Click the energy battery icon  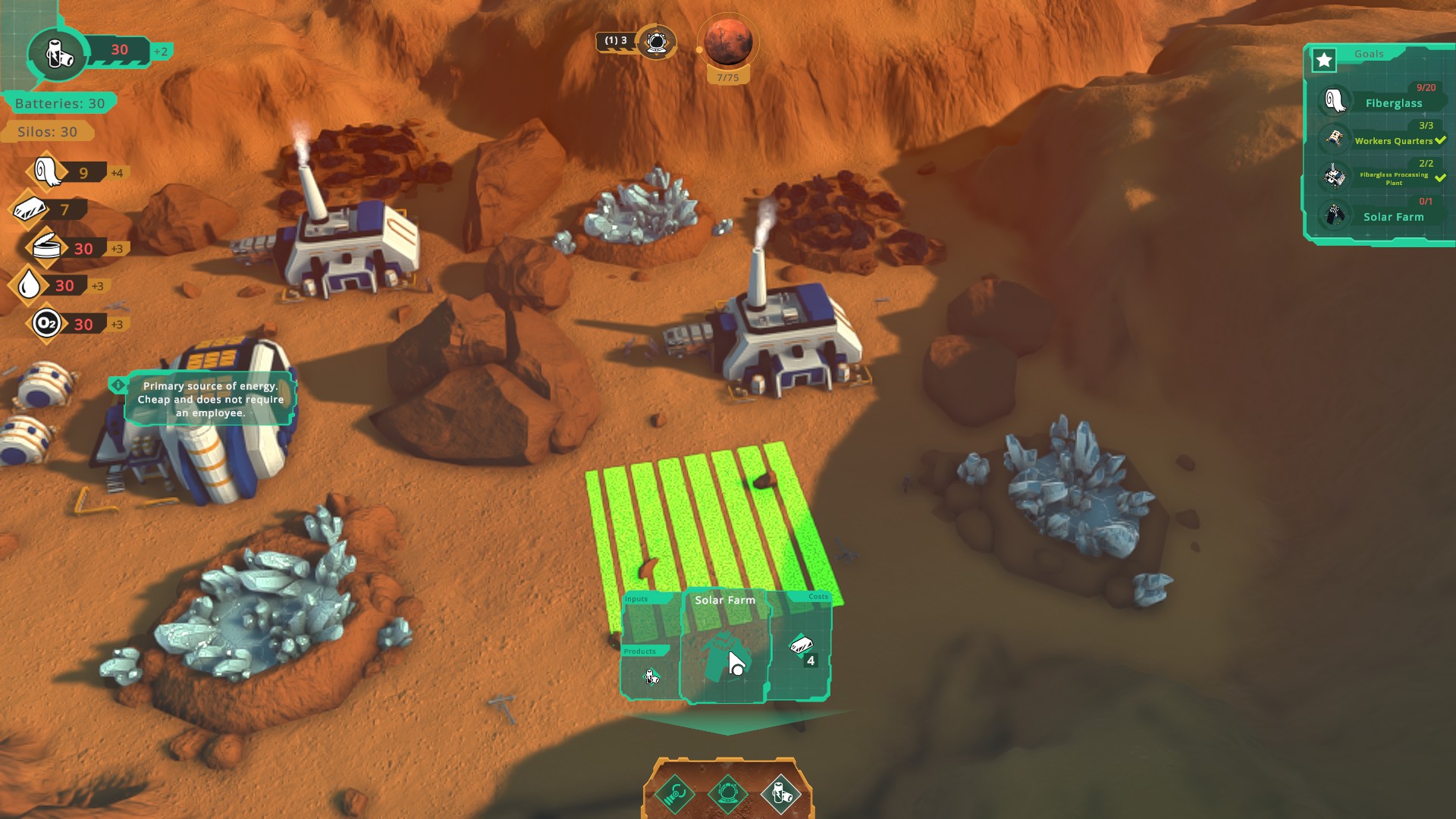point(58,53)
